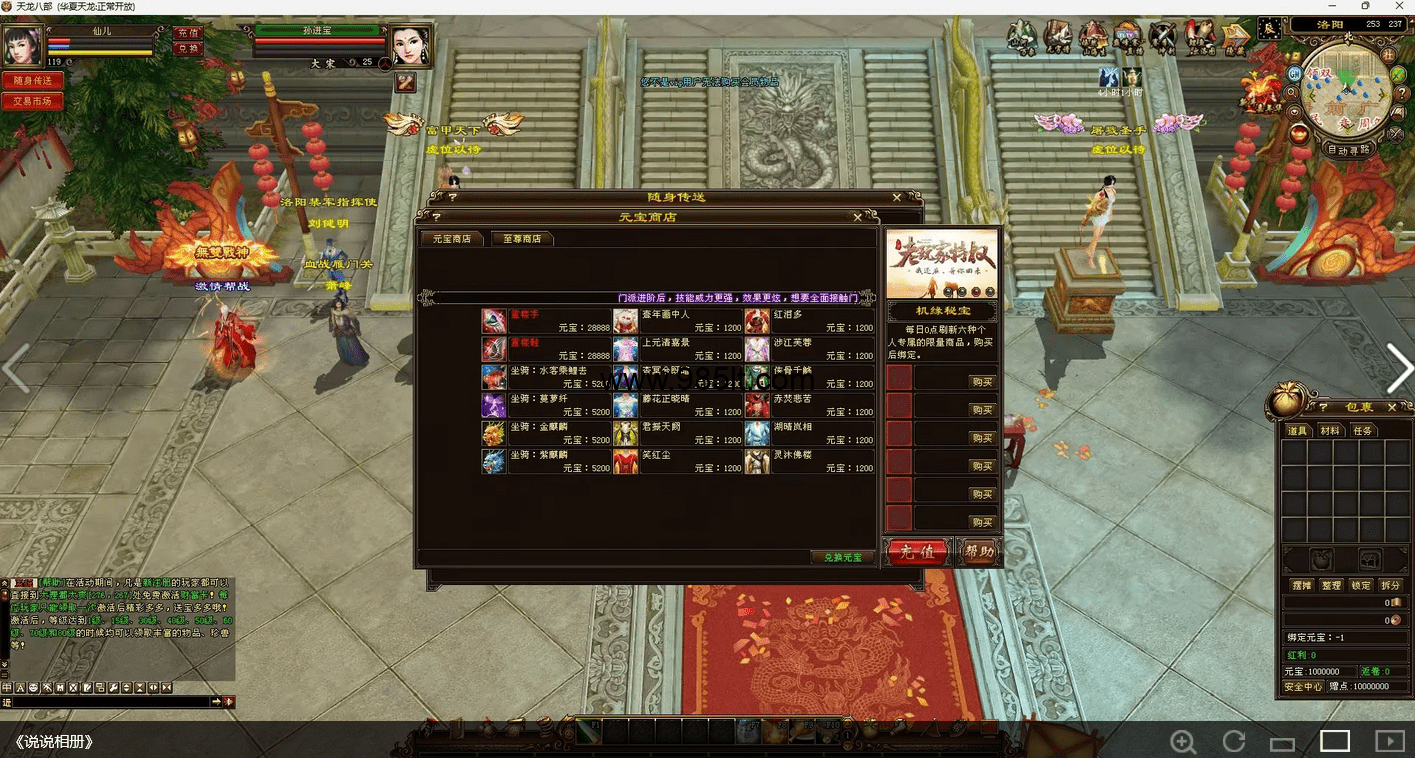Click the 兑换元宝 exchange button

click(842, 557)
